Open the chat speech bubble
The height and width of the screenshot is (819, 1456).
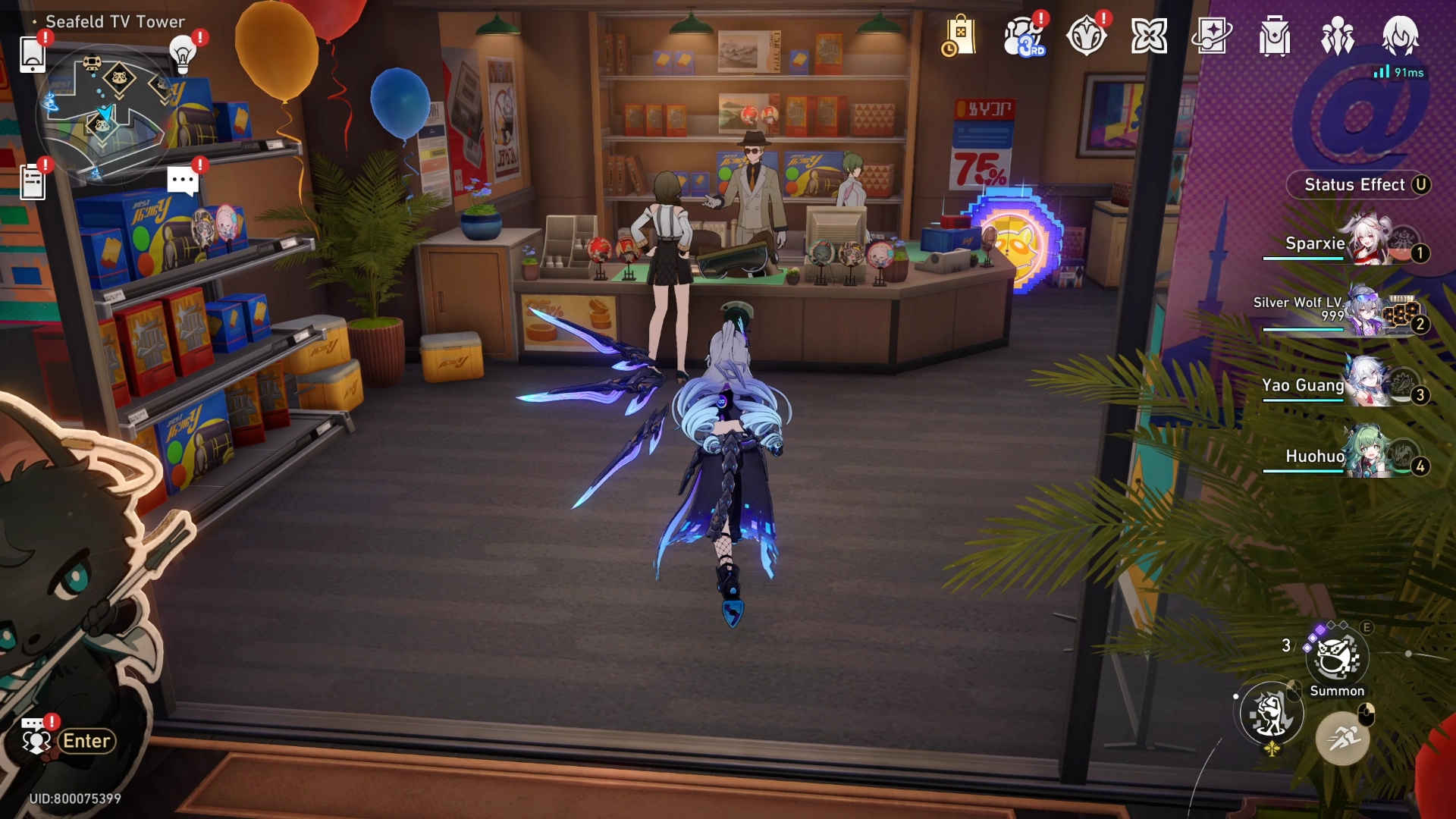[x=183, y=181]
